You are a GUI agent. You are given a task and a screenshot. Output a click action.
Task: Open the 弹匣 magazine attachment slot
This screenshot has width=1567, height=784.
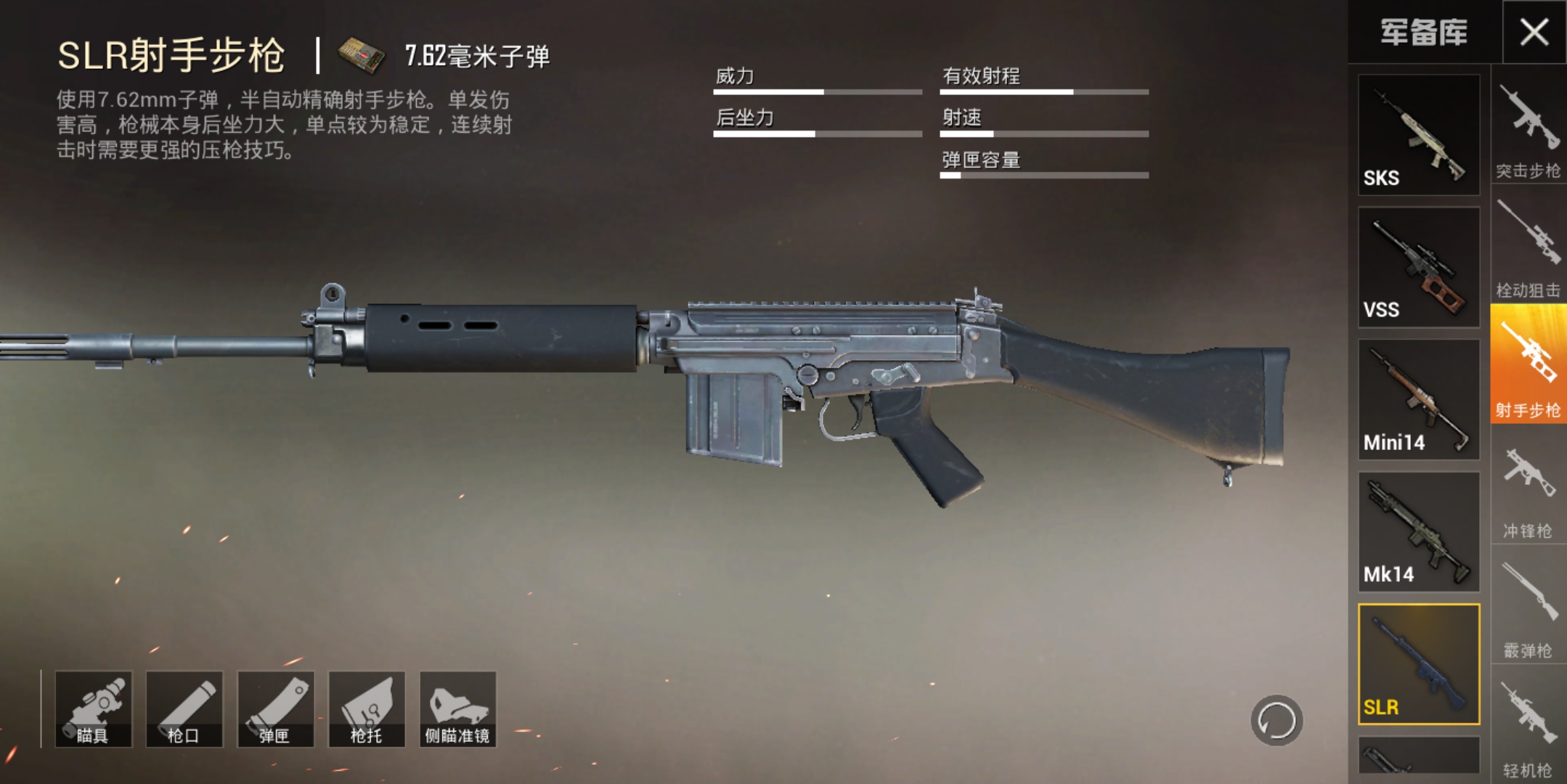pyautogui.click(x=276, y=709)
